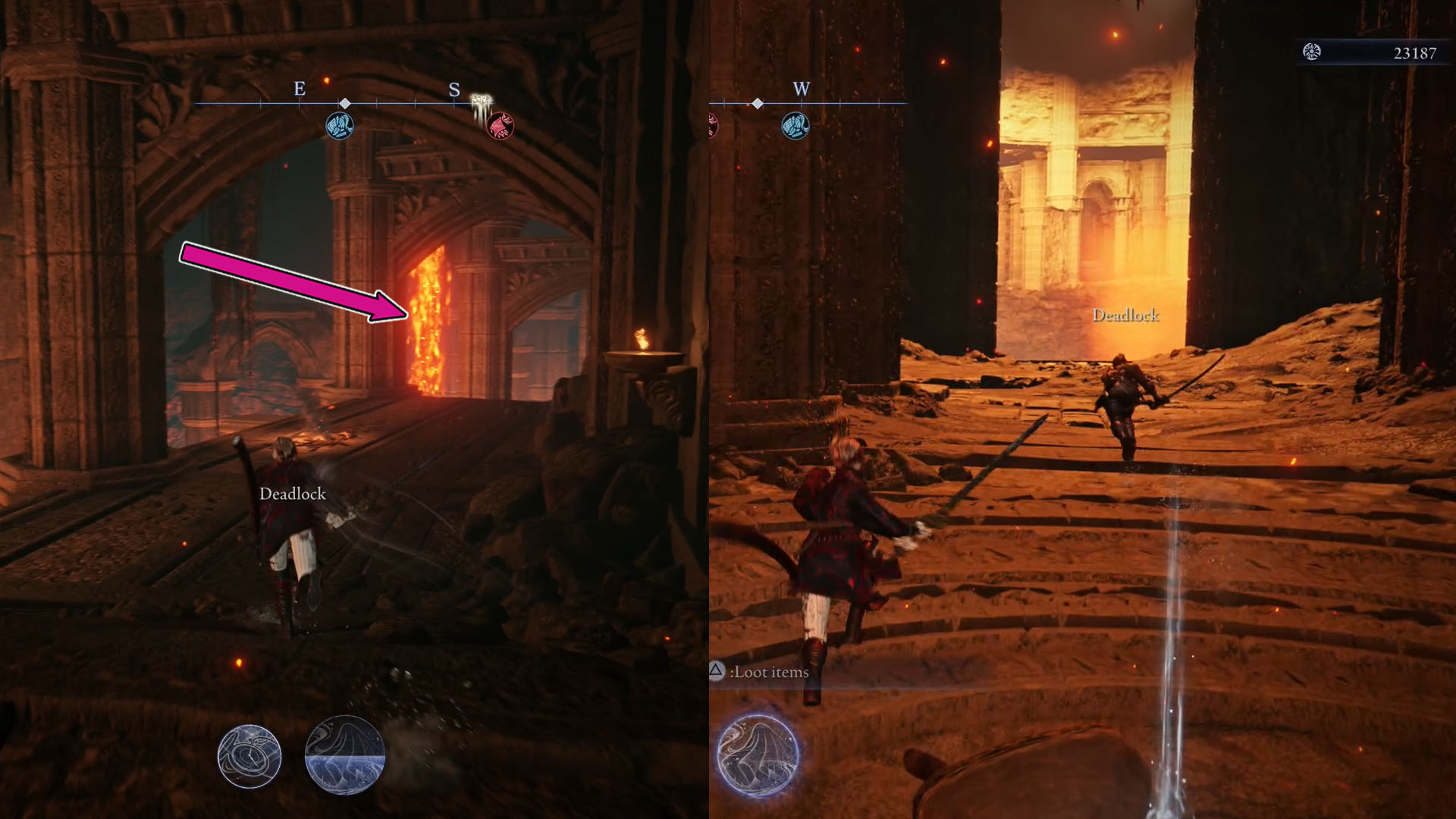
Task: Select the blue ally helmet icon below the compass
Action: point(339,125)
